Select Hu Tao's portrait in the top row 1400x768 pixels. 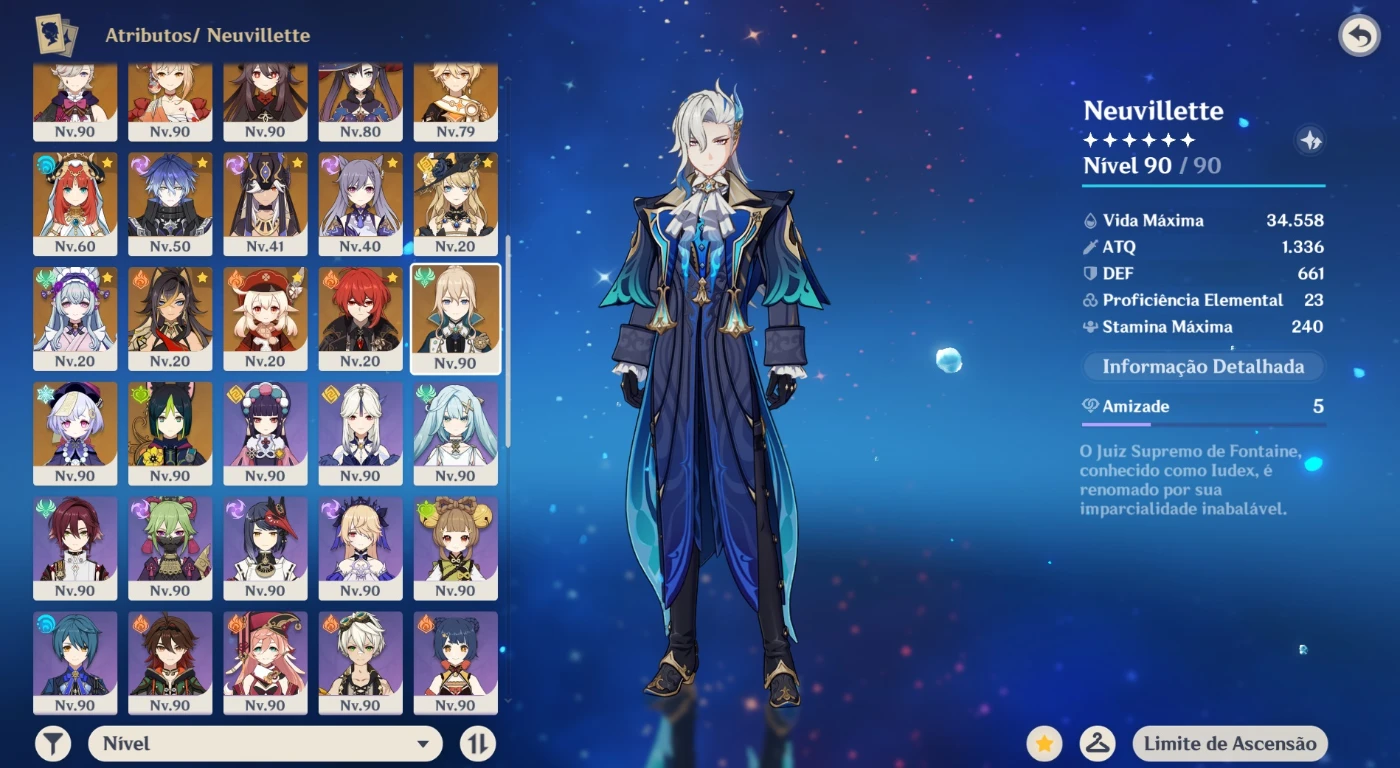pos(267,98)
